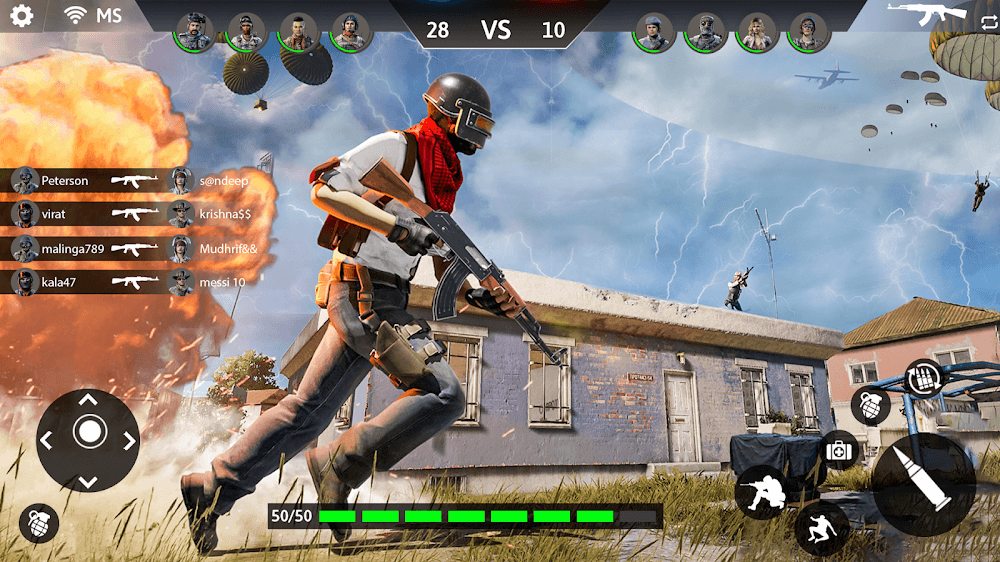Move backward with the joystick down arrow
This screenshot has width=1000, height=562.
point(88,481)
